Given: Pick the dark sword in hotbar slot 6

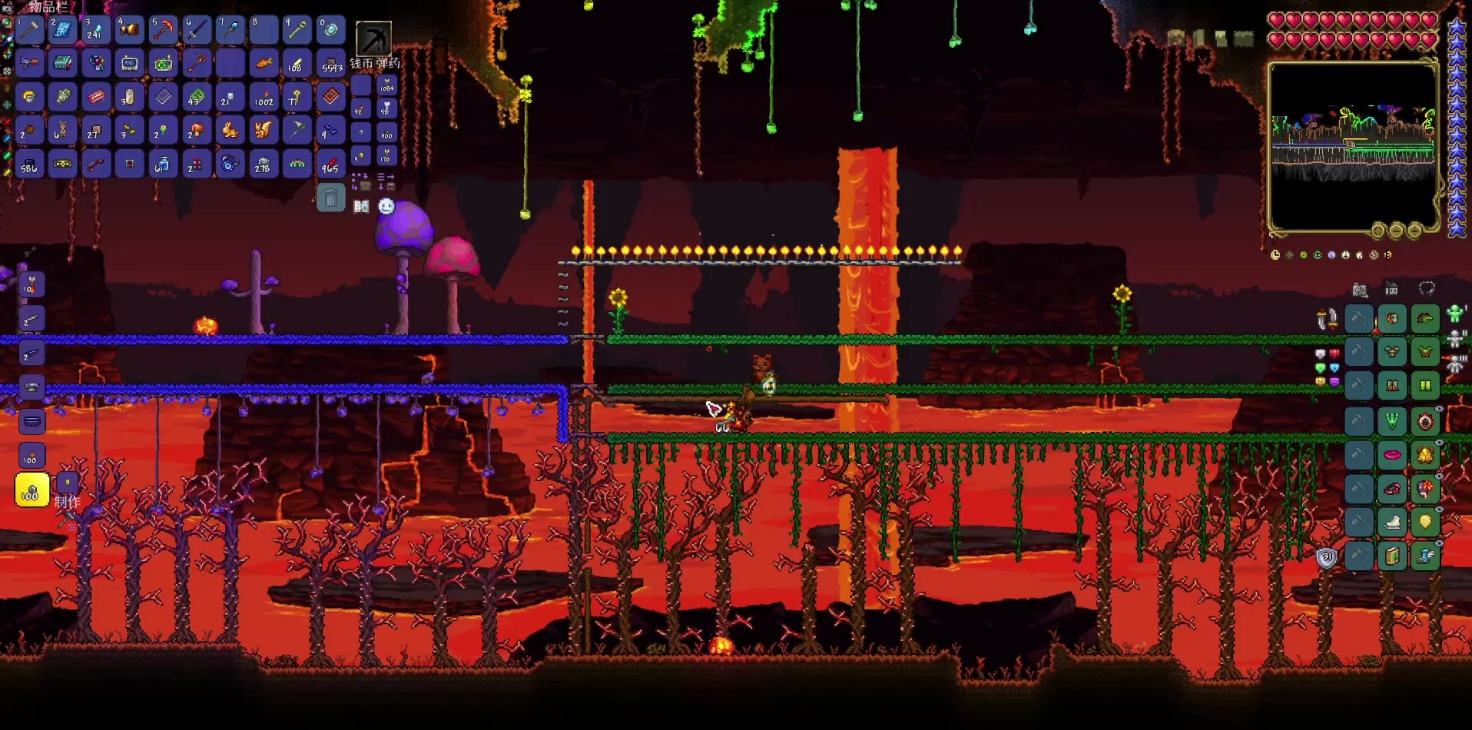Looking at the screenshot, I should tap(197, 30).
